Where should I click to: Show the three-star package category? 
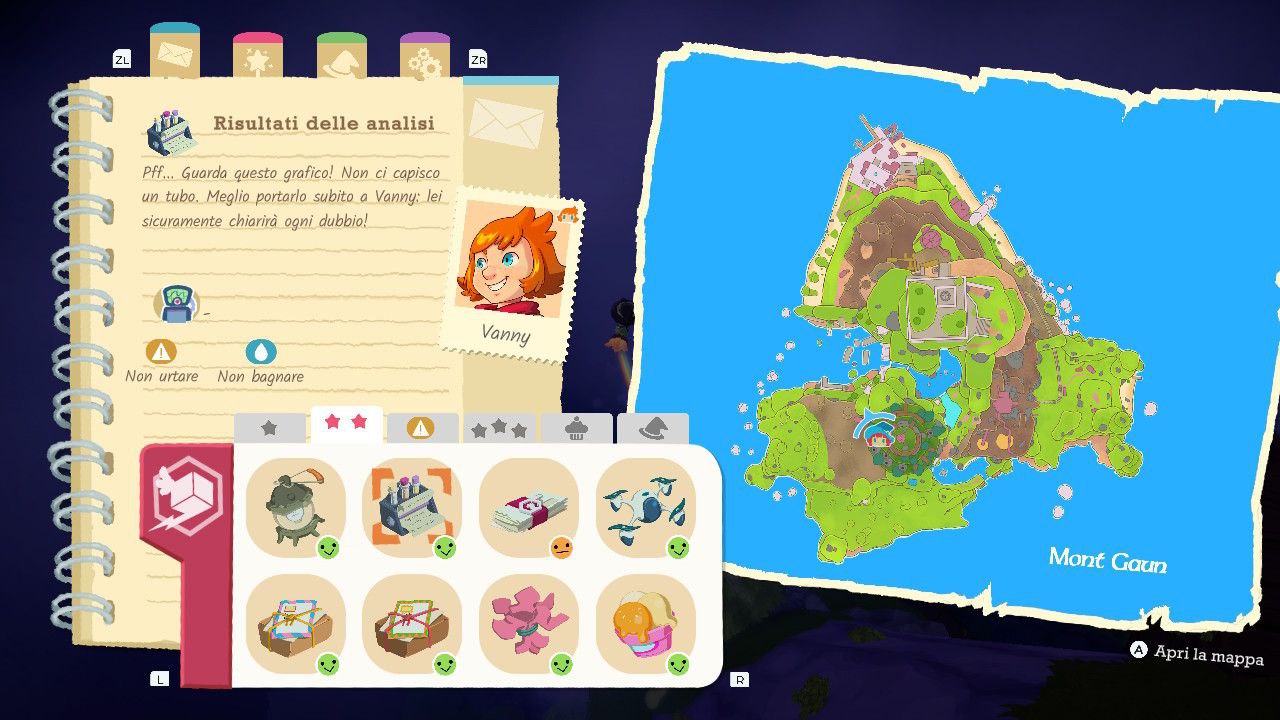499,428
